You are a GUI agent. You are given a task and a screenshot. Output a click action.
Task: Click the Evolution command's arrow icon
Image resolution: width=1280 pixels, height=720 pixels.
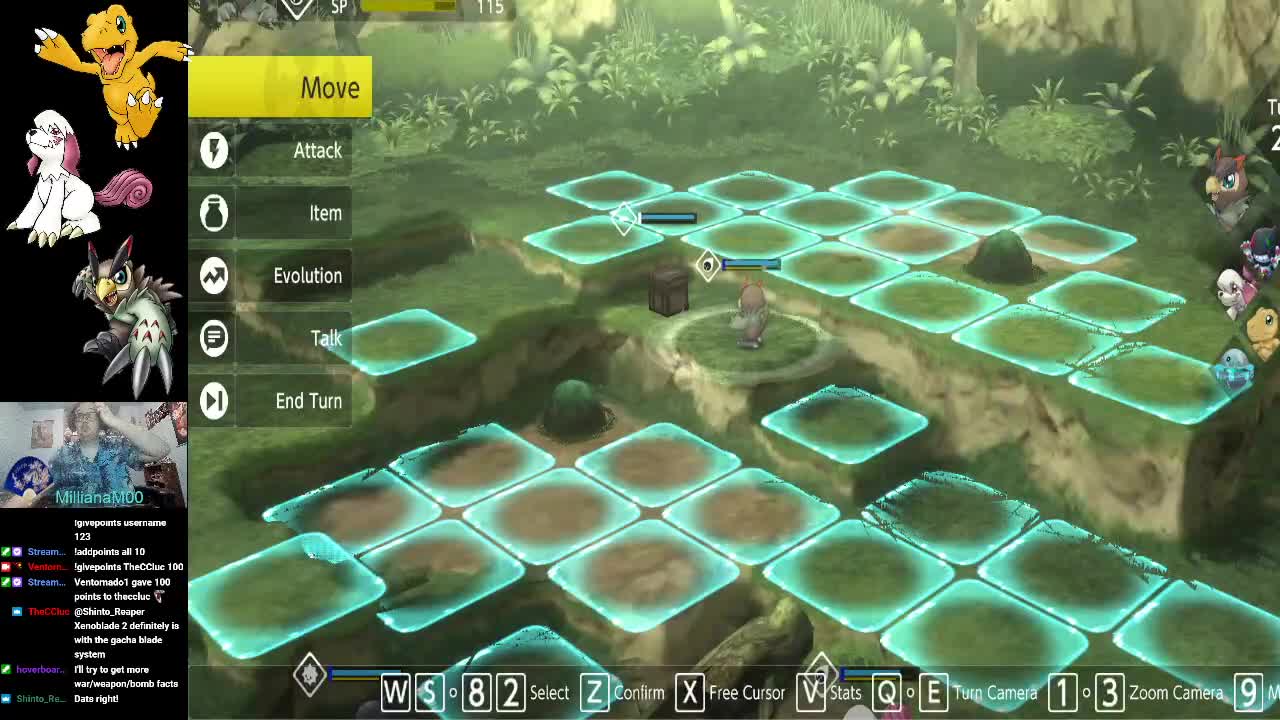coord(213,276)
